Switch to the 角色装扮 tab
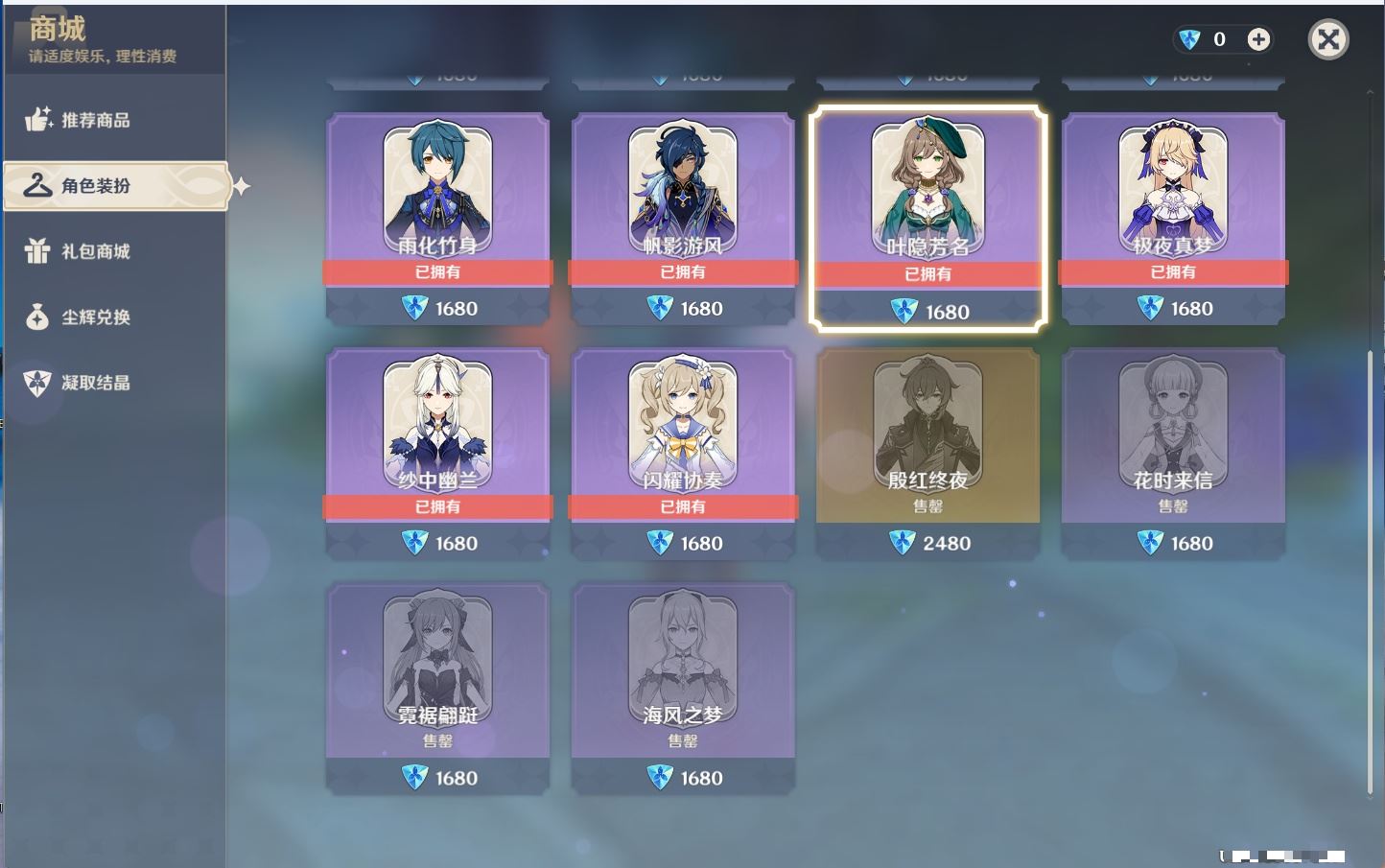Screen dimensions: 1385x868 click(95, 185)
